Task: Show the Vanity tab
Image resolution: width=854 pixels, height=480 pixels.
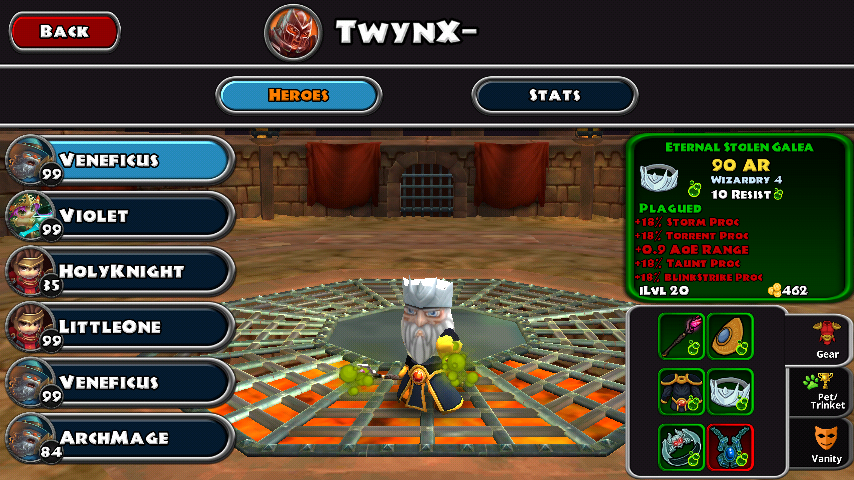Action: pyautogui.click(x=826, y=444)
